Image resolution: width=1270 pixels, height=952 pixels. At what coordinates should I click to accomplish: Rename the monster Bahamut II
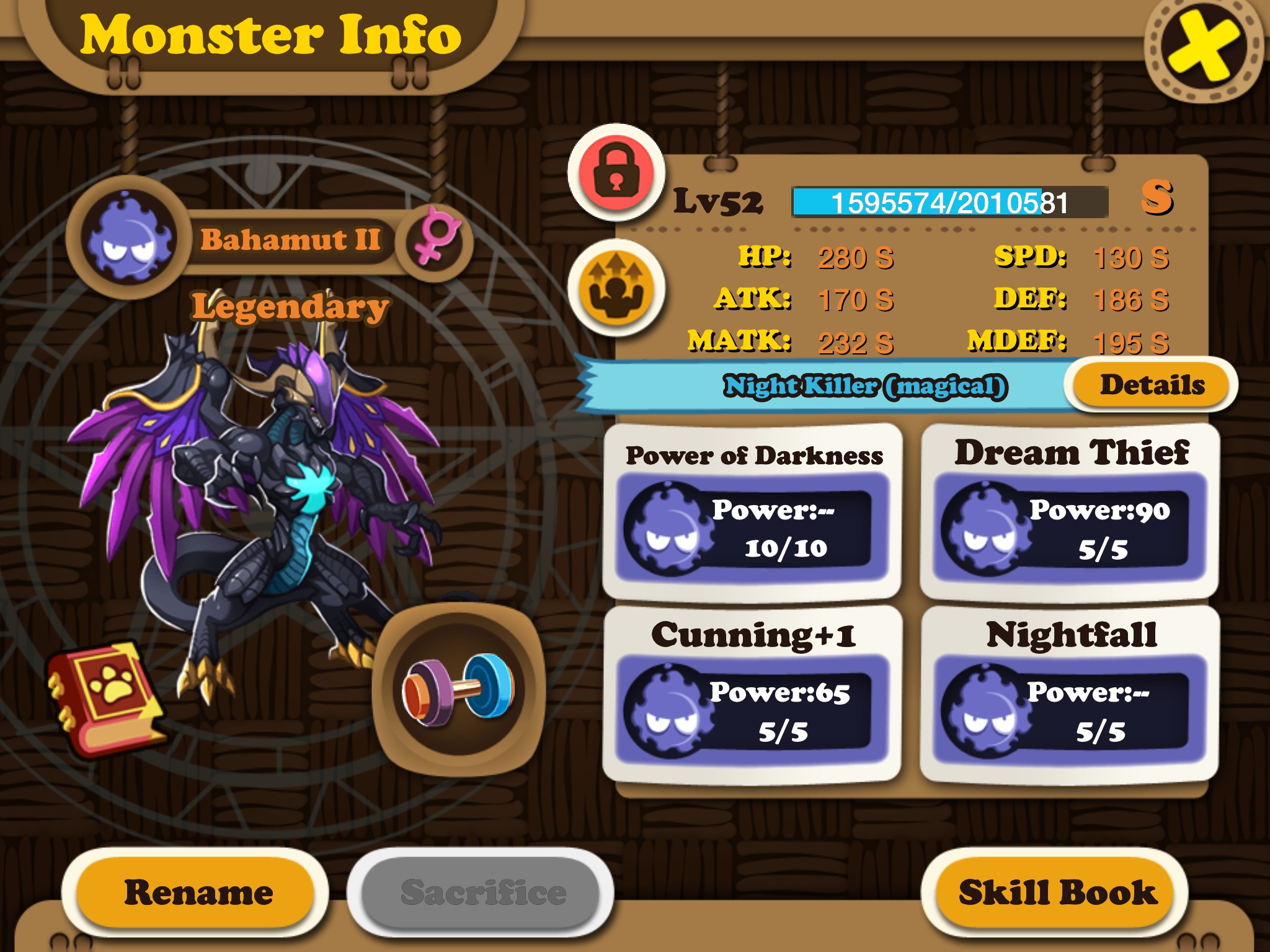tap(197, 892)
